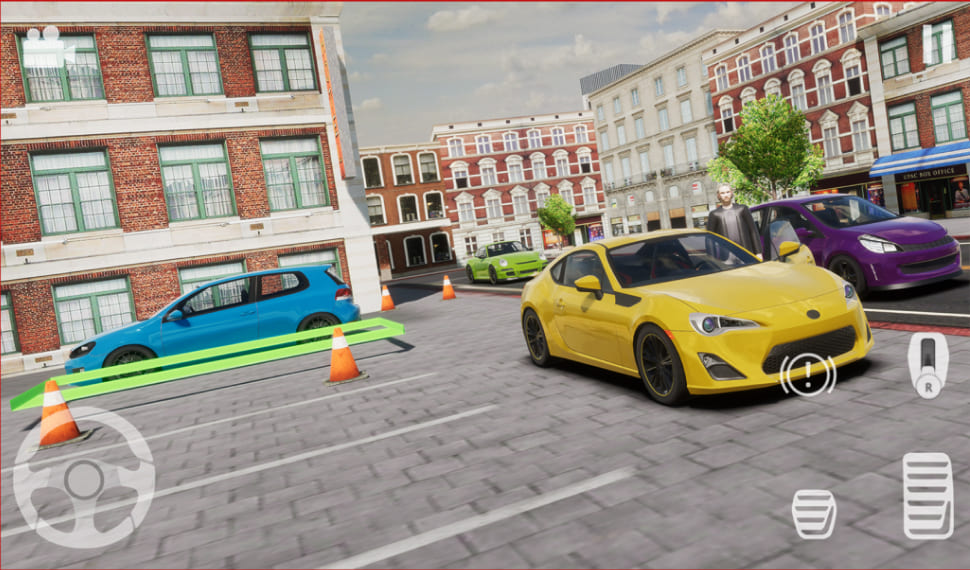Viewport: 970px width, 570px height.
Task: Tap the steering wheel control
Action: pos(84,478)
